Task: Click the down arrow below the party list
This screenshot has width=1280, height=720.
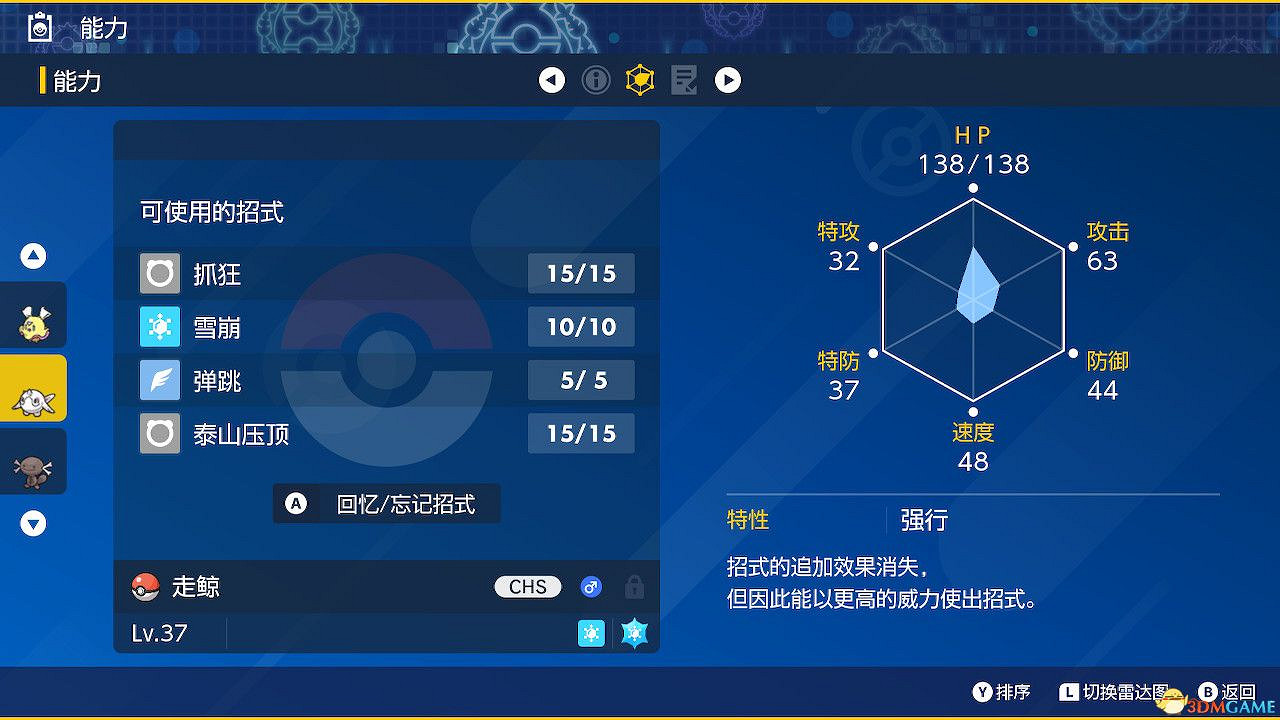Action: (33, 523)
